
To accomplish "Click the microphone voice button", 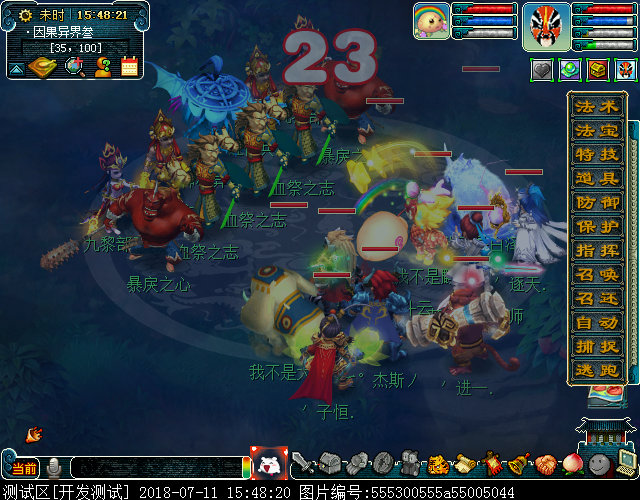I will pyautogui.click(x=54, y=467).
